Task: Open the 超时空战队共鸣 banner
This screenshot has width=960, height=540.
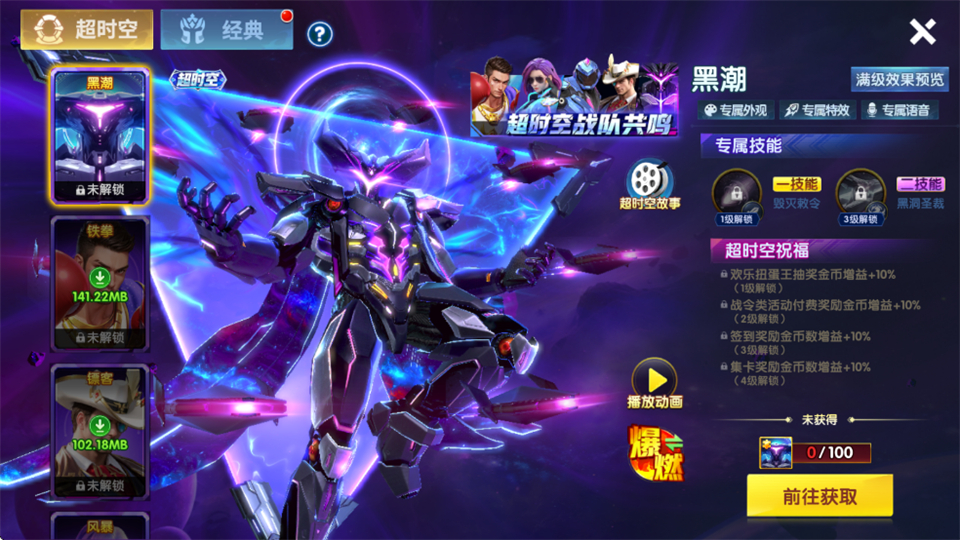Action: (x=574, y=98)
